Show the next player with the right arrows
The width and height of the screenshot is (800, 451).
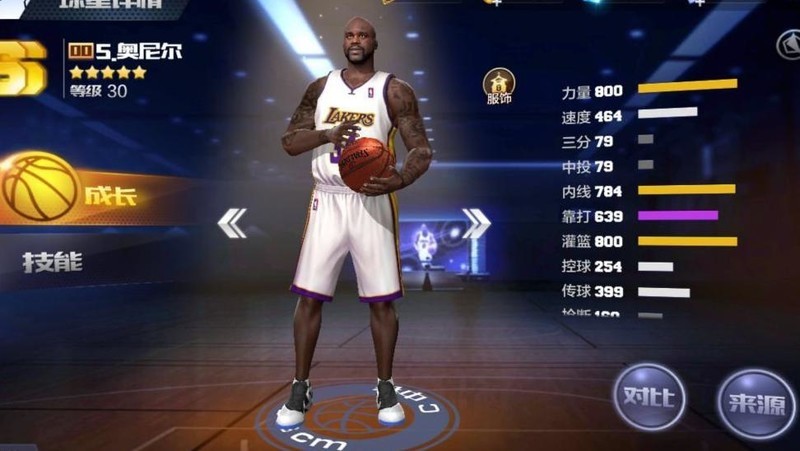coord(476,223)
